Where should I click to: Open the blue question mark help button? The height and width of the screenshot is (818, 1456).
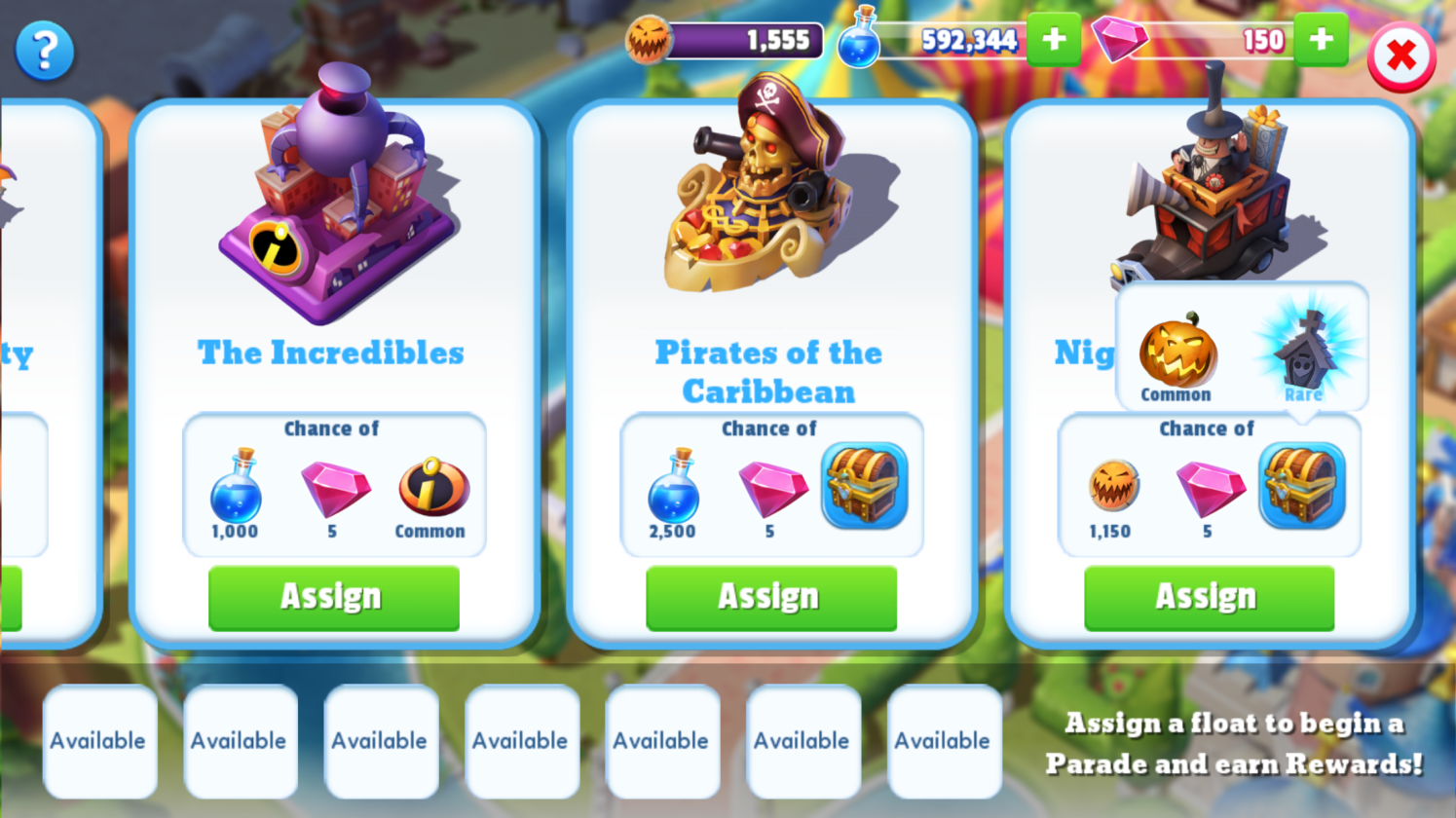45,51
